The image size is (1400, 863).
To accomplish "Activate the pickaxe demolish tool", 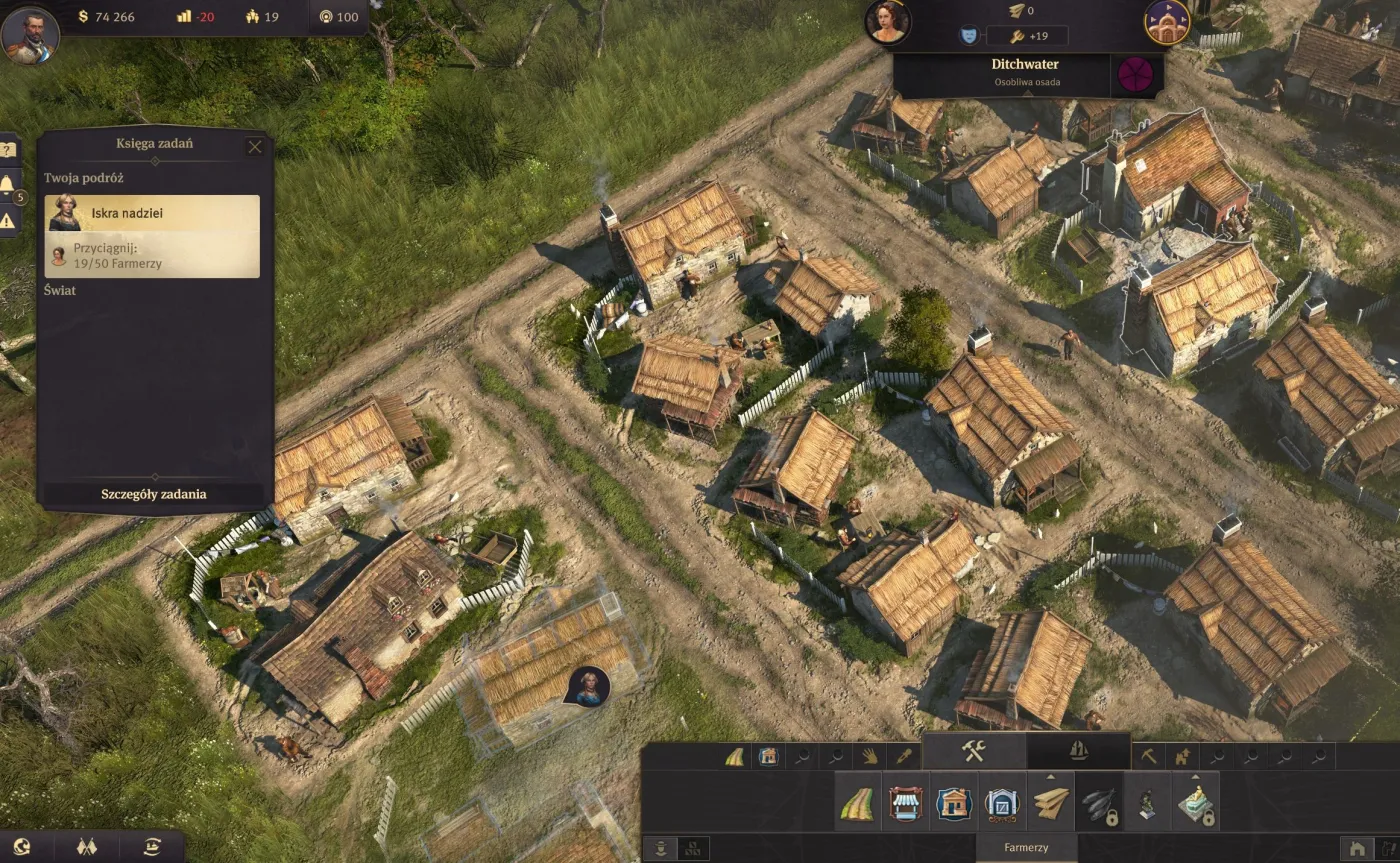I will [x=1149, y=757].
